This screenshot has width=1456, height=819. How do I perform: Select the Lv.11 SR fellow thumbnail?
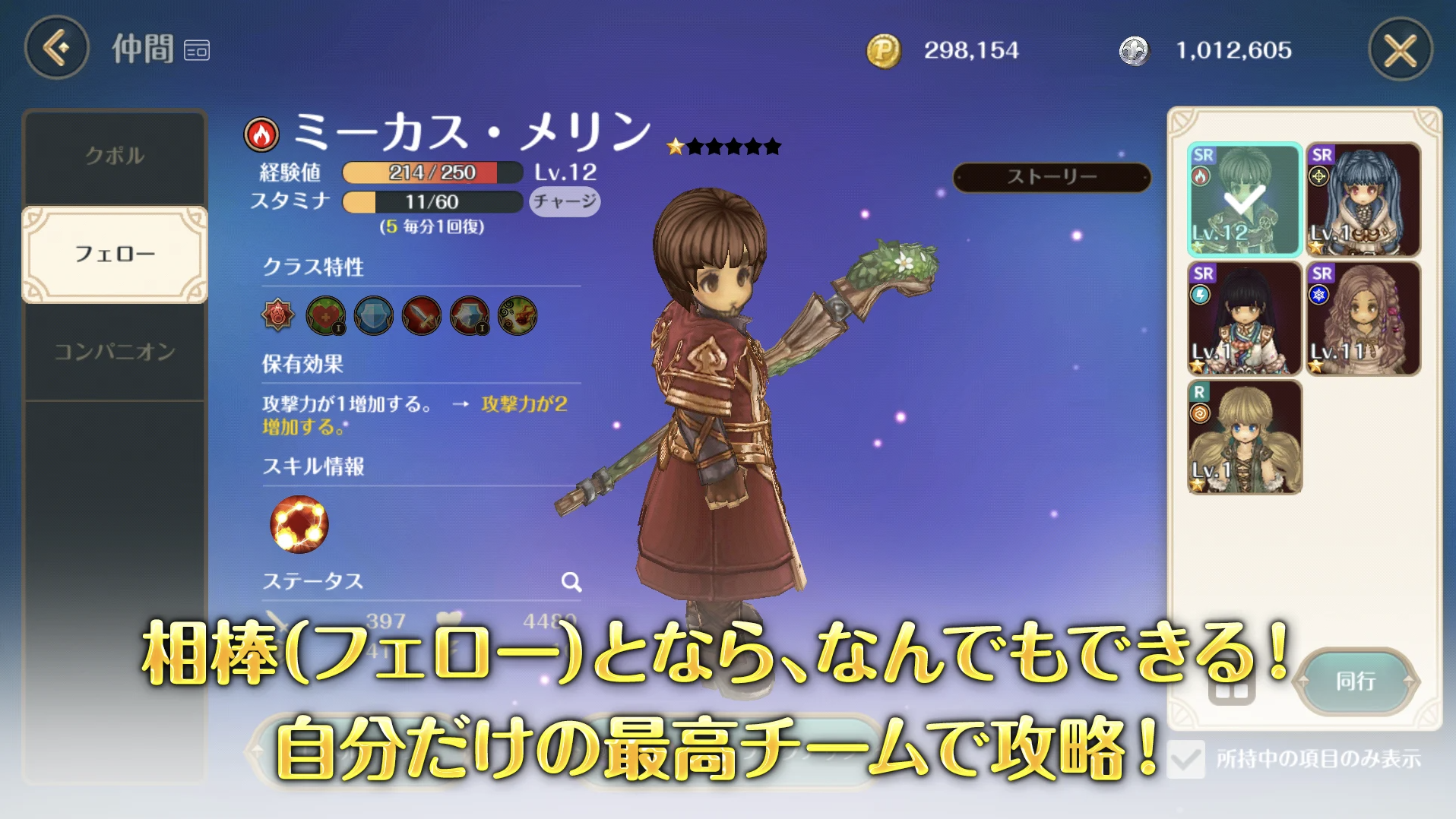coord(1359,319)
